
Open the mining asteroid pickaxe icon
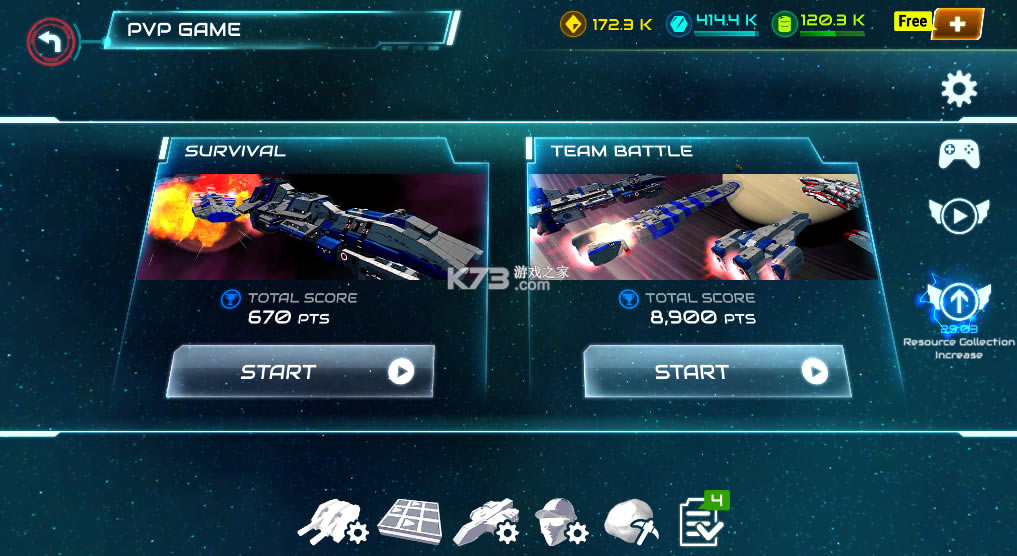[631, 520]
